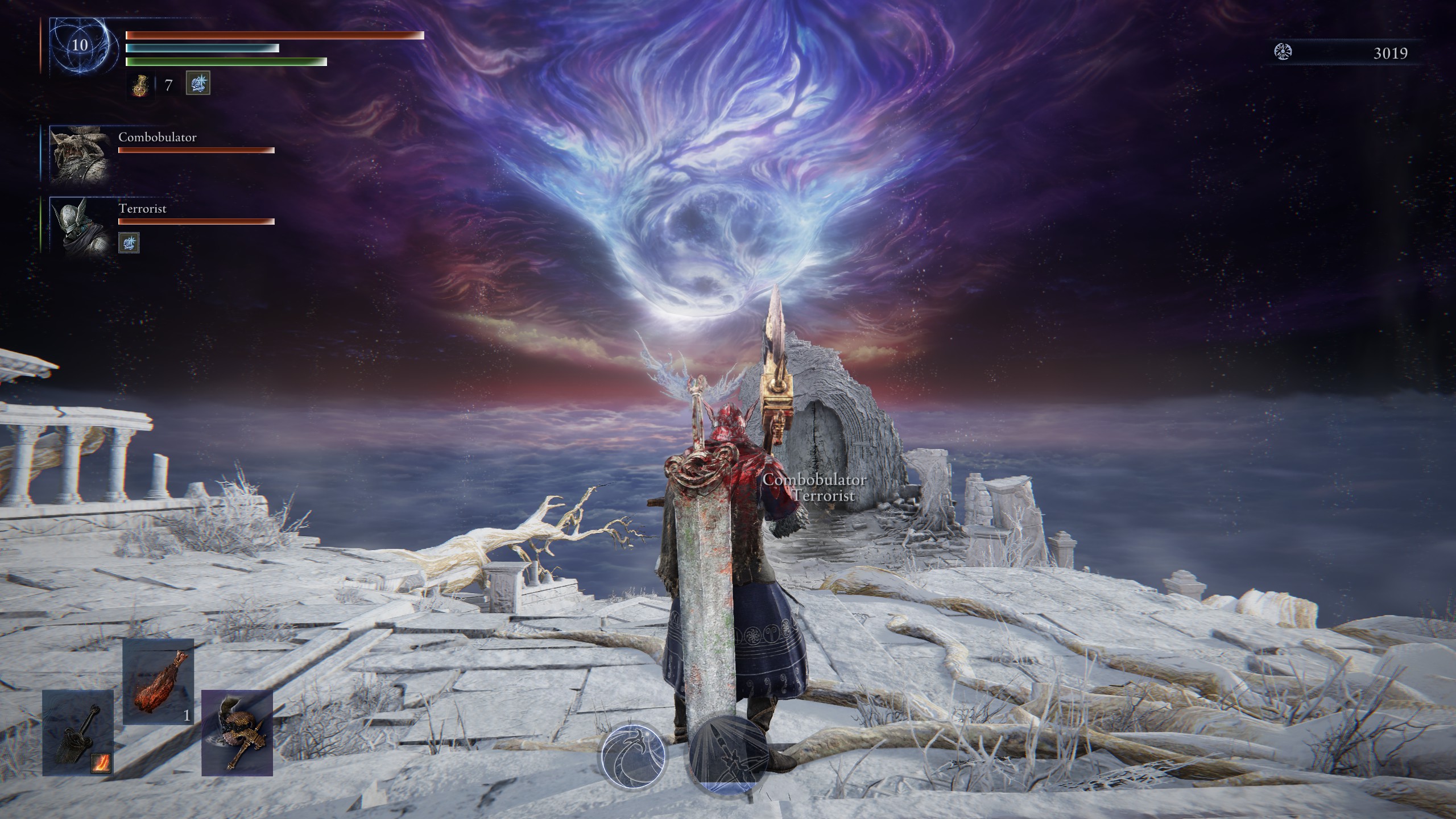Inspect the buff icon under Terrorist's health bar
This screenshot has width=1456, height=819.
129,243
